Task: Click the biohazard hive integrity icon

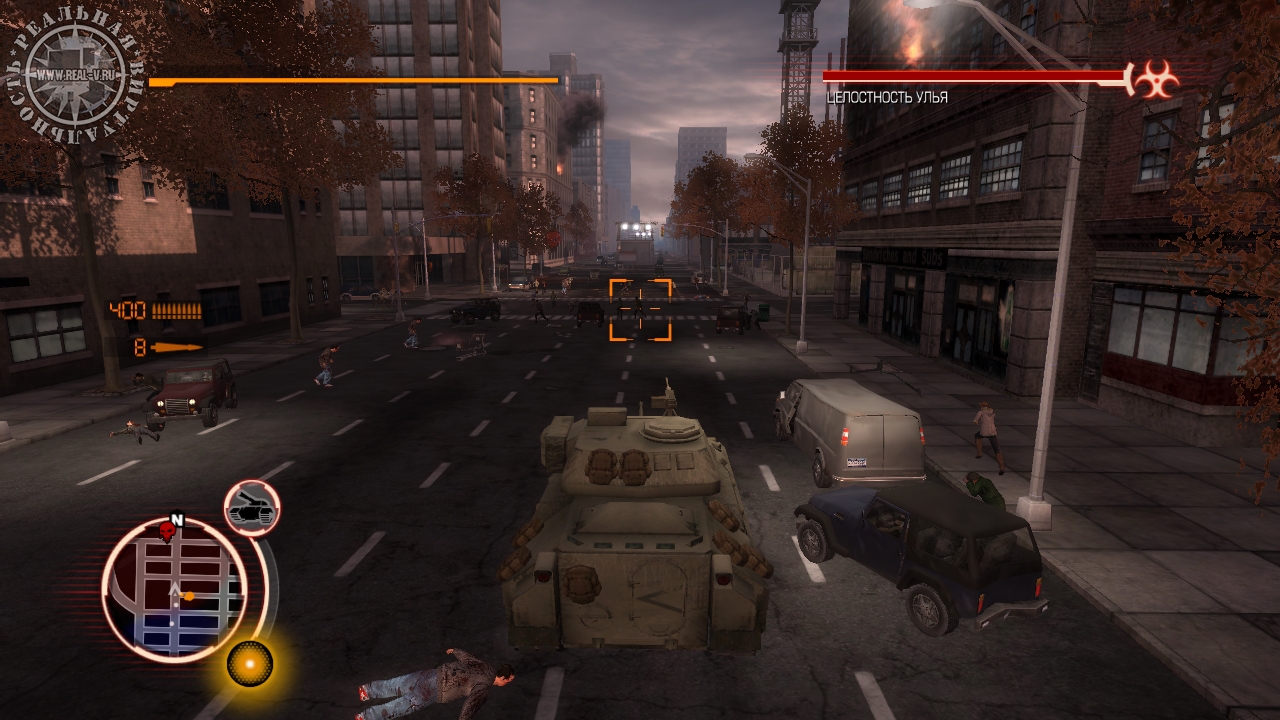Action: tap(1156, 78)
